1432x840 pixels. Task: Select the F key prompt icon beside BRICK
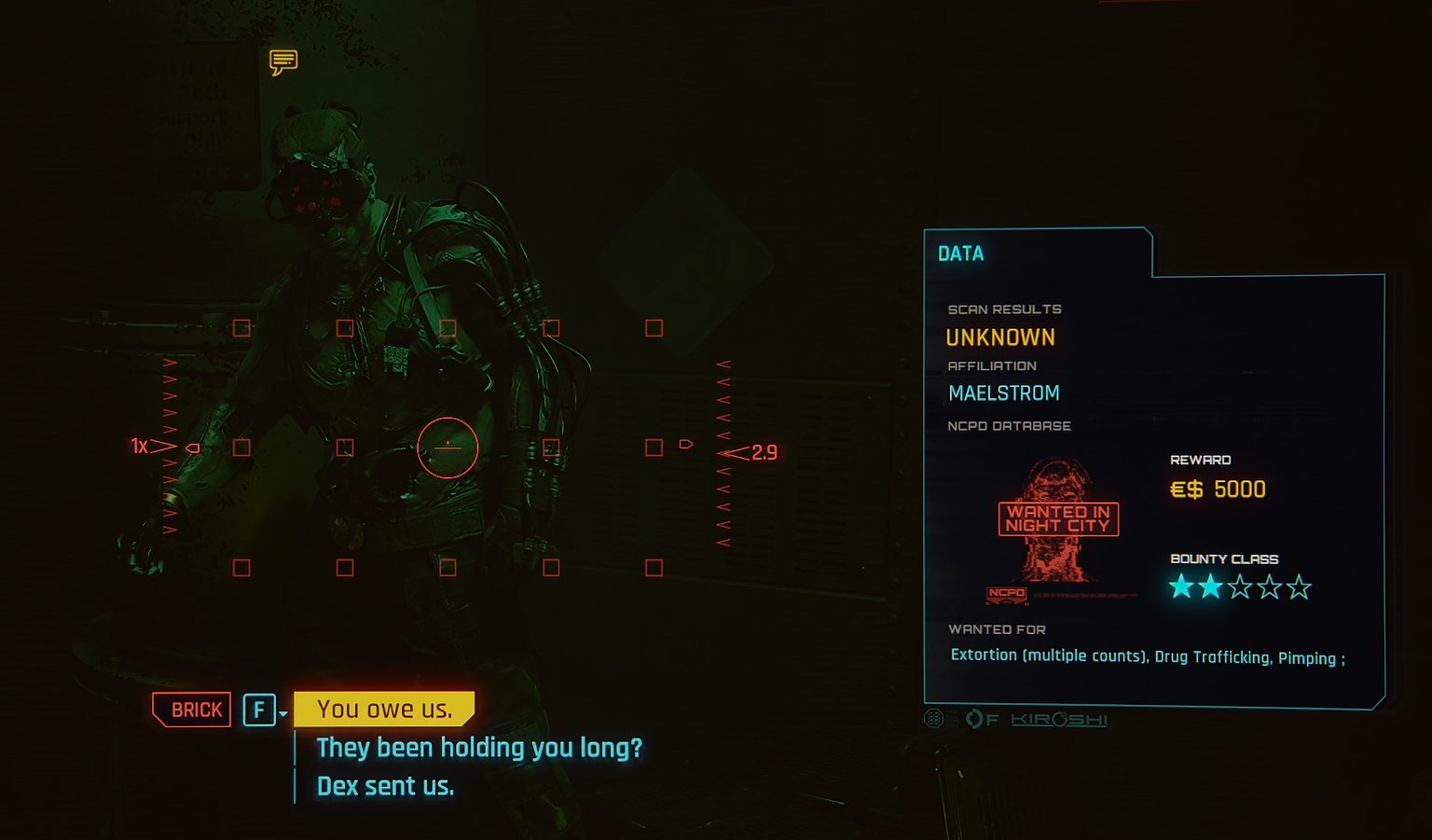[258, 709]
